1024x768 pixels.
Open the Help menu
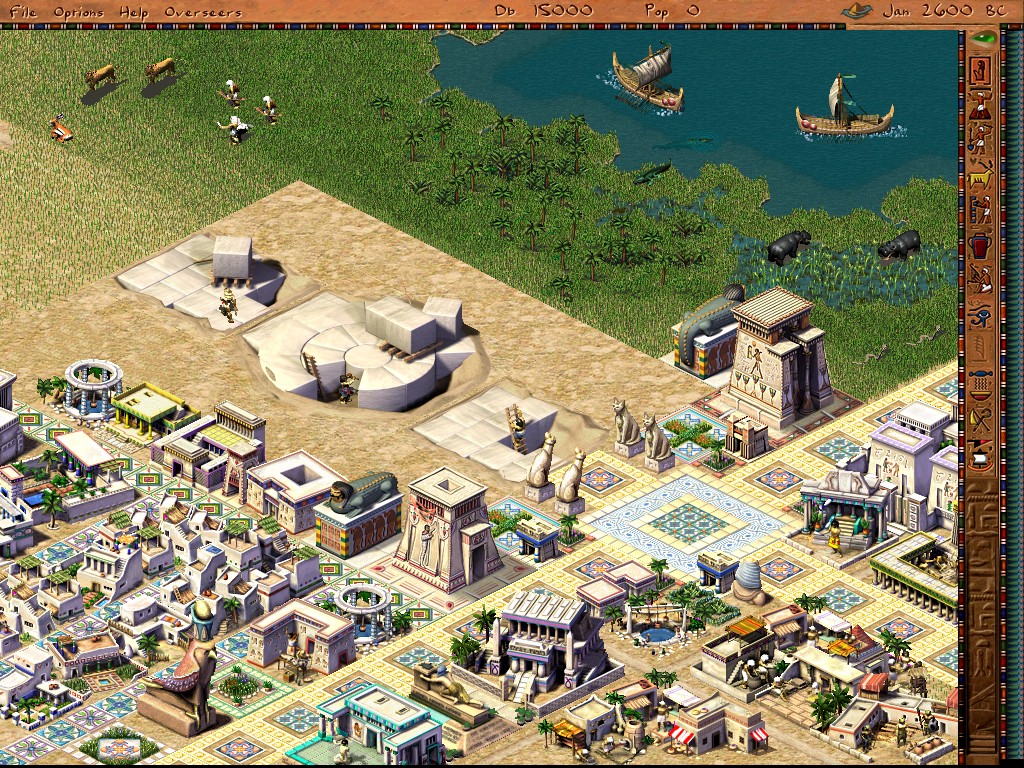click(x=132, y=11)
